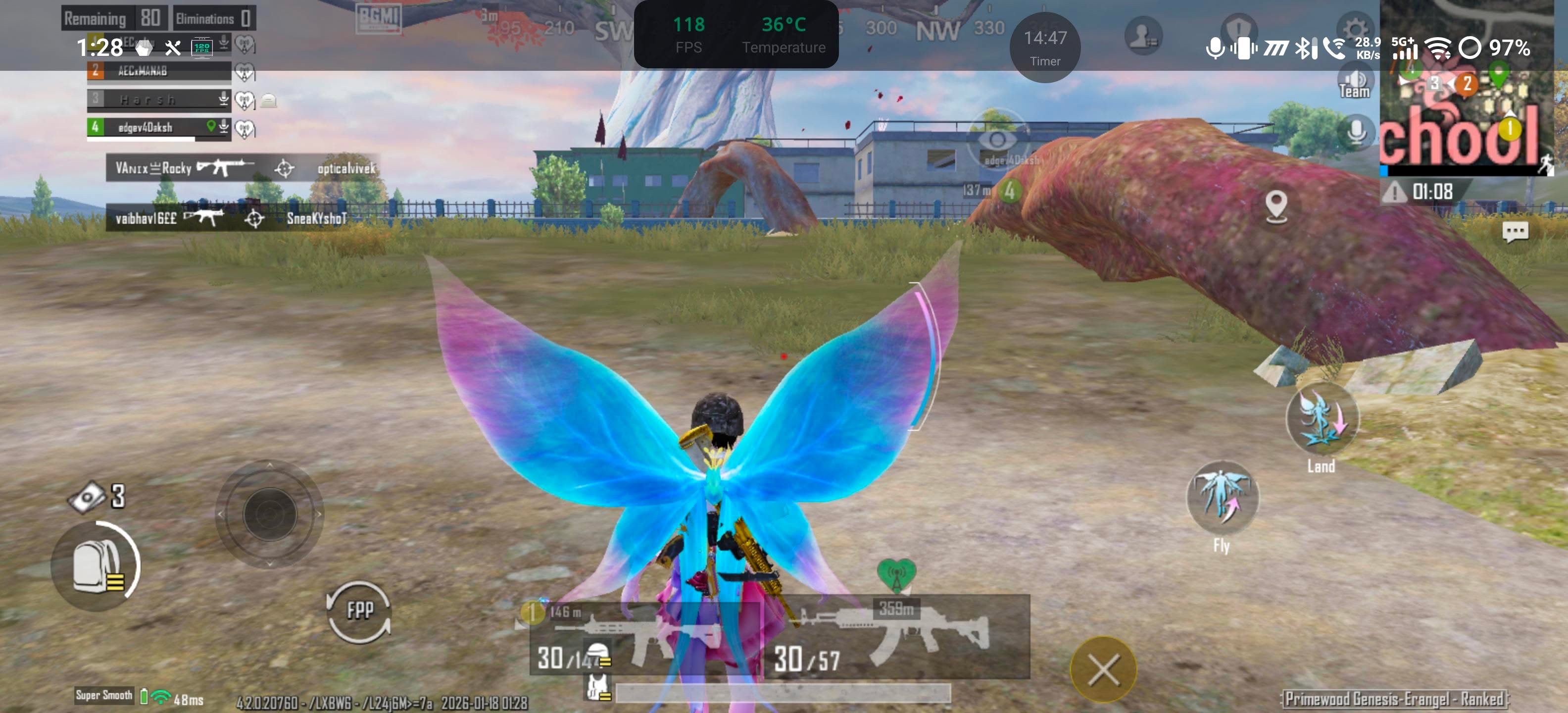Move the virtual movement joystick
Screen dimensions: 1568x713
pyautogui.click(x=270, y=514)
